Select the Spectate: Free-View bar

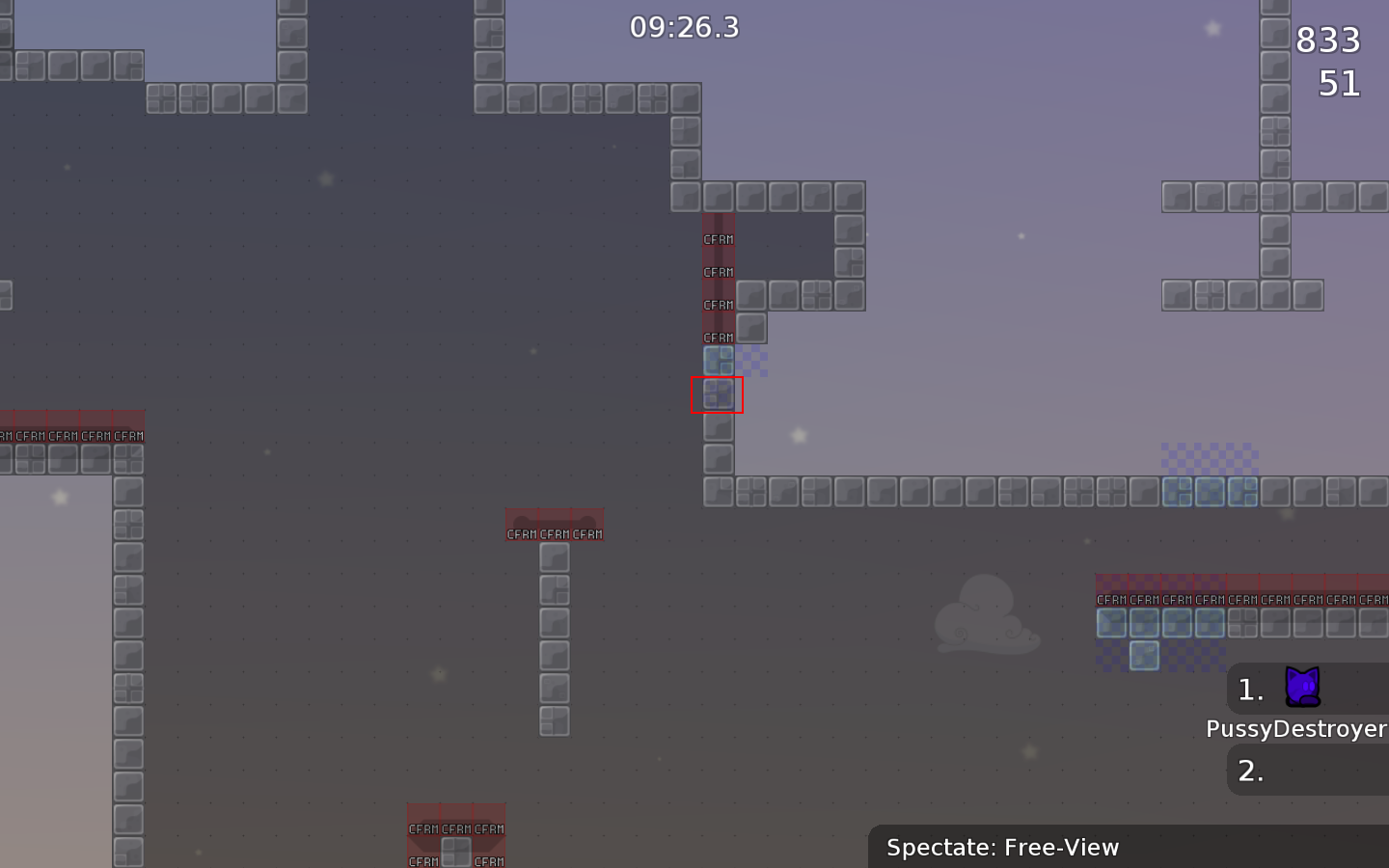point(1002,847)
